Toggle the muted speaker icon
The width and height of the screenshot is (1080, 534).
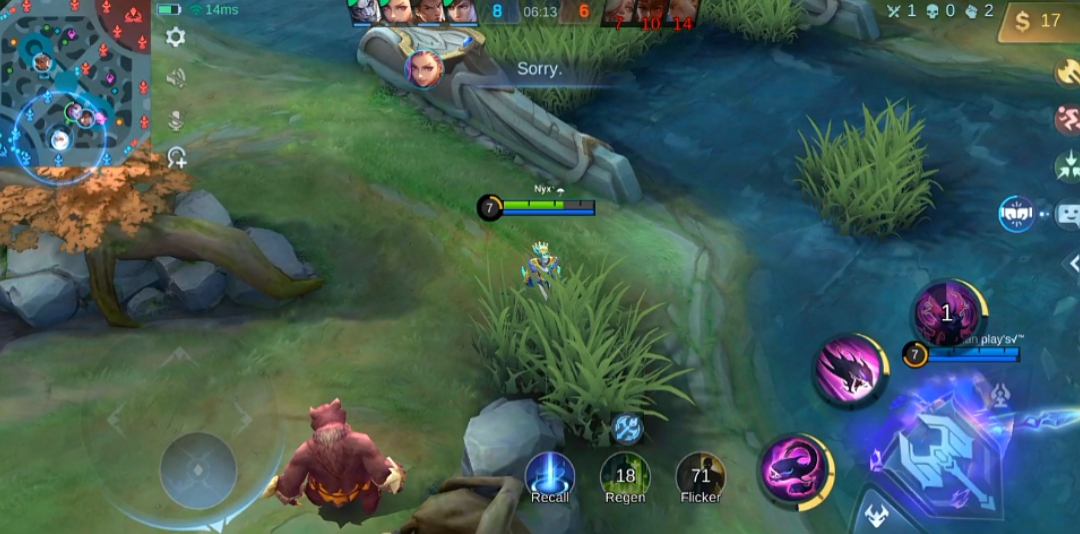click(176, 78)
